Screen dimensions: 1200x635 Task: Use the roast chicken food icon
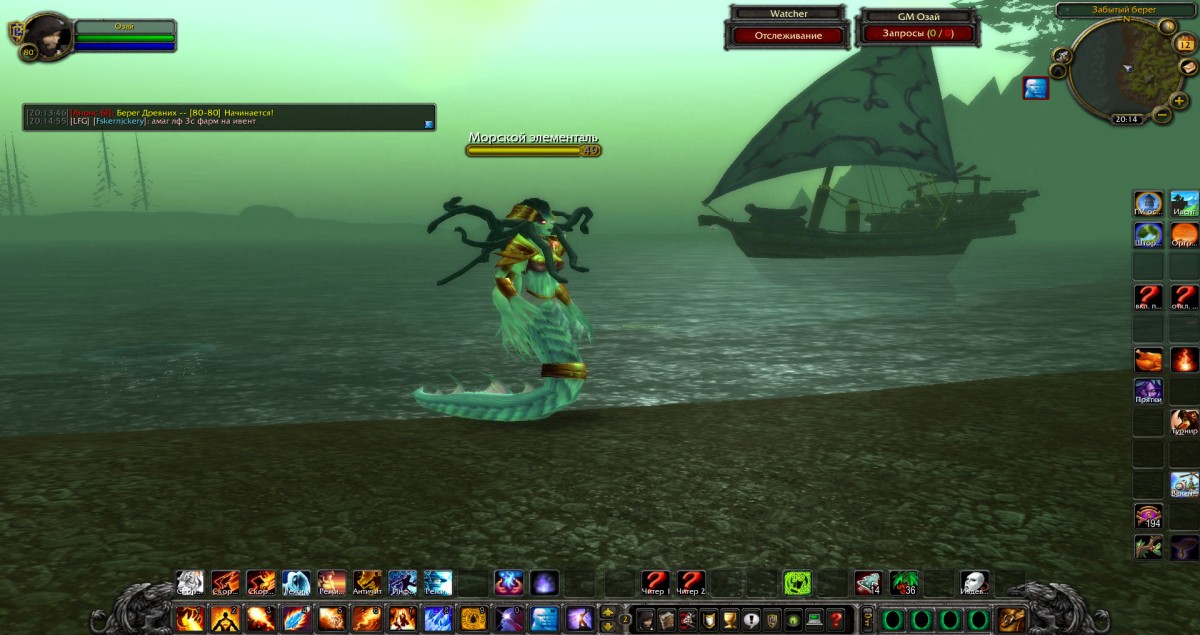(1148, 359)
